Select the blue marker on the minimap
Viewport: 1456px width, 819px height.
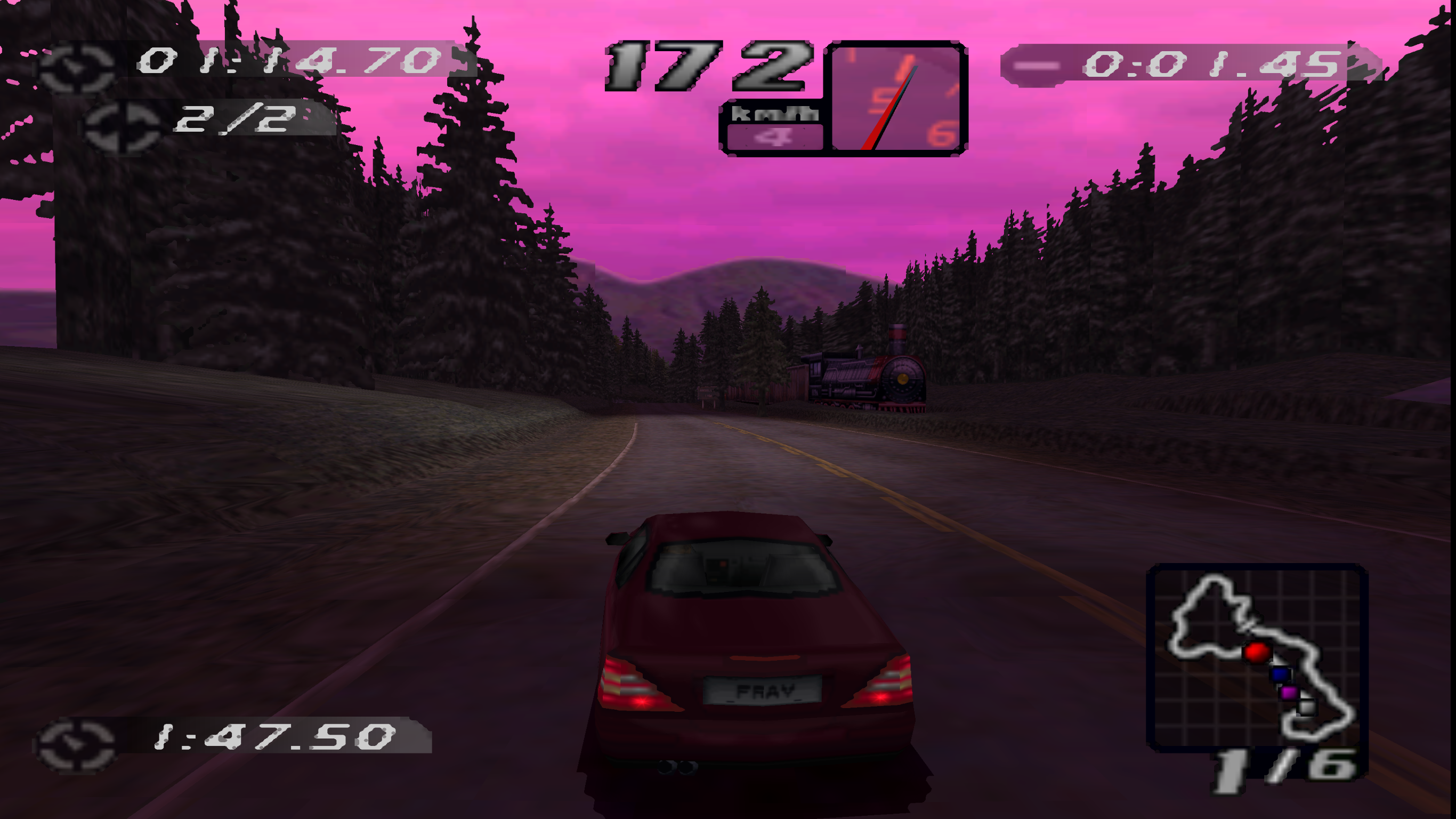(1280, 674)
